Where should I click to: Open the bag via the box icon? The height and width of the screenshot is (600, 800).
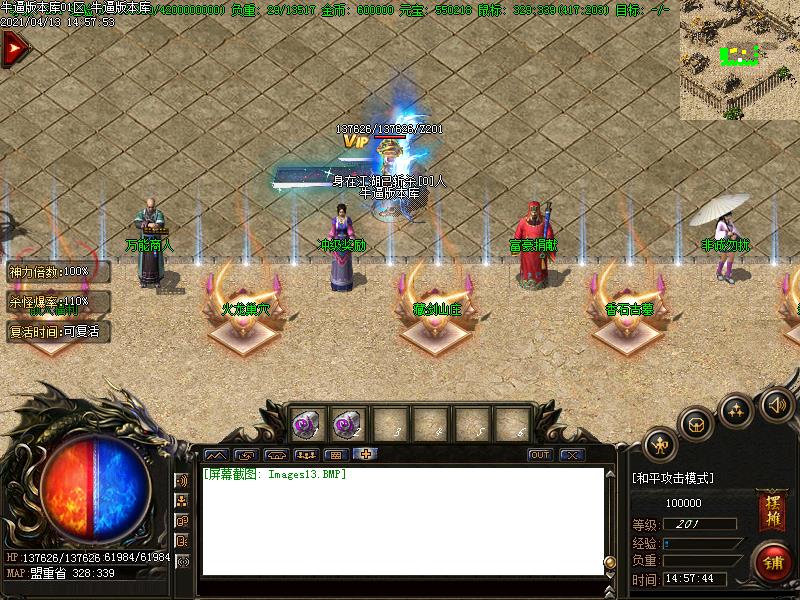pyautogui.click(x=697, y=424)
